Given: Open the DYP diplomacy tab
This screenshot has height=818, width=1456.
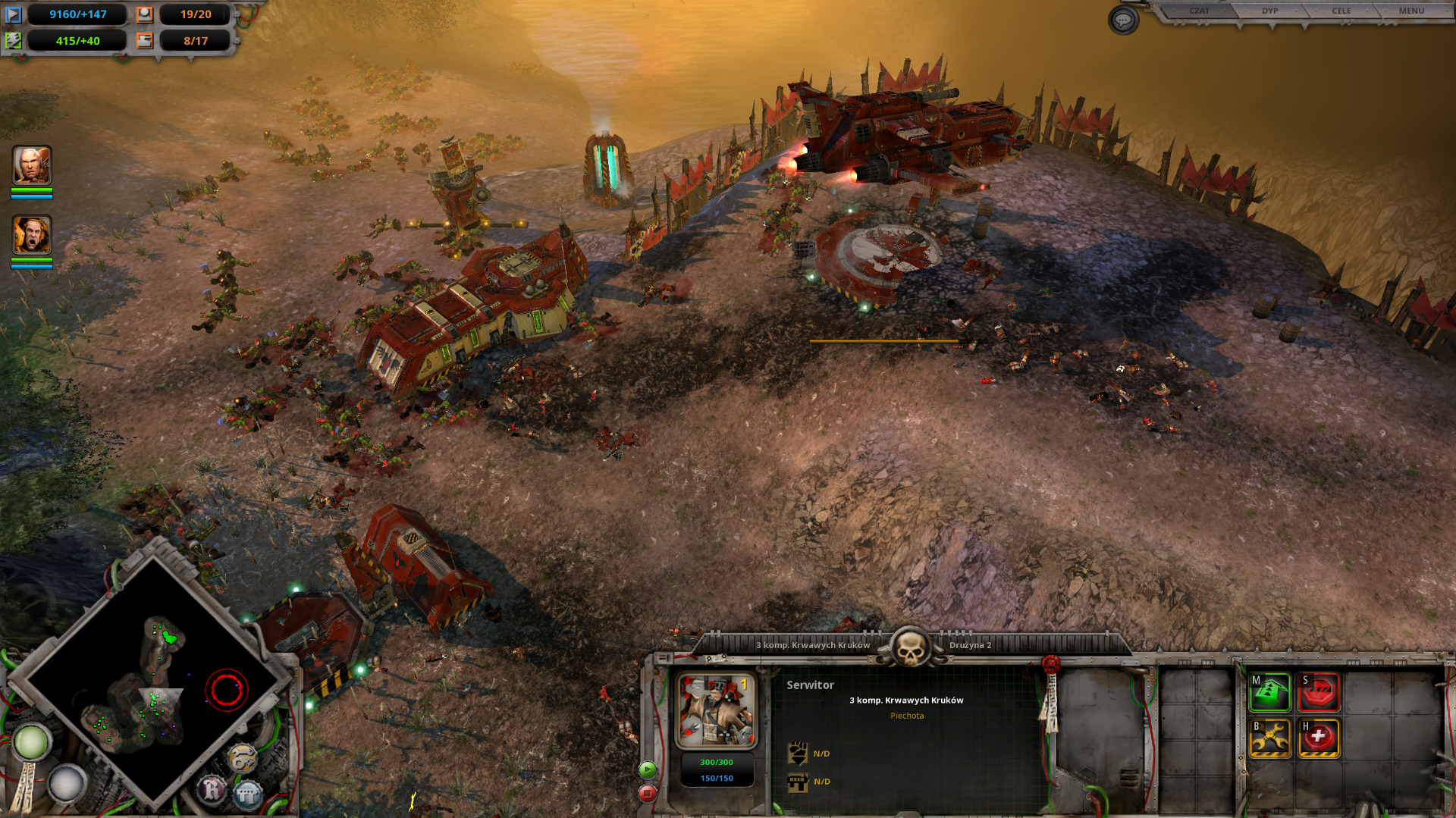Looking at the screenshot, I should (1269, 11).
